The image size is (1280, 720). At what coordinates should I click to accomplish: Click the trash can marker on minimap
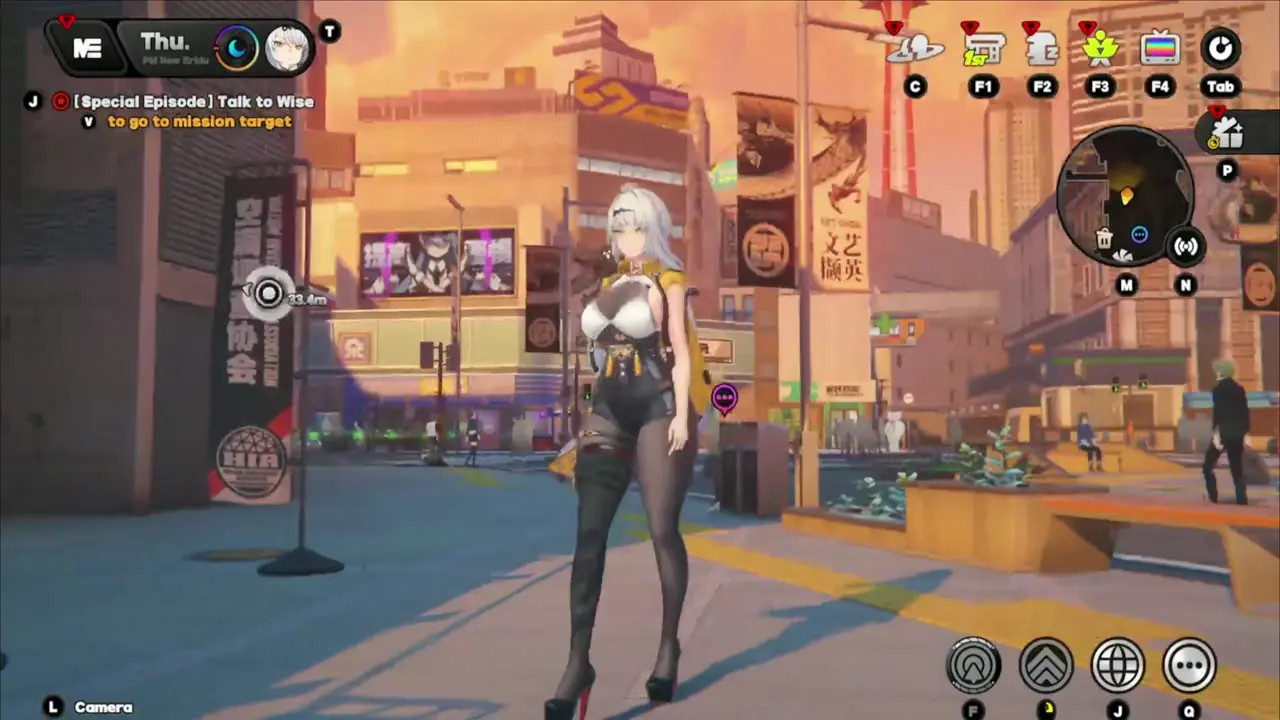click(x=1104, y=238)
